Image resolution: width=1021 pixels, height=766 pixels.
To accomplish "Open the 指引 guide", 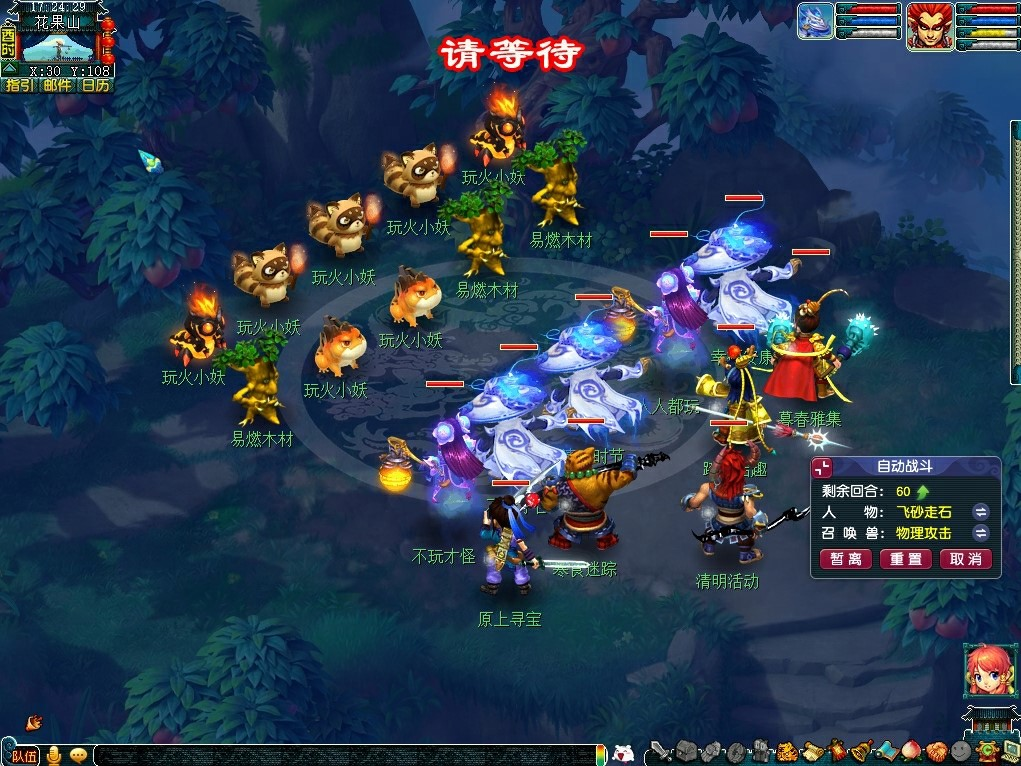I will [x=20, y=85].
